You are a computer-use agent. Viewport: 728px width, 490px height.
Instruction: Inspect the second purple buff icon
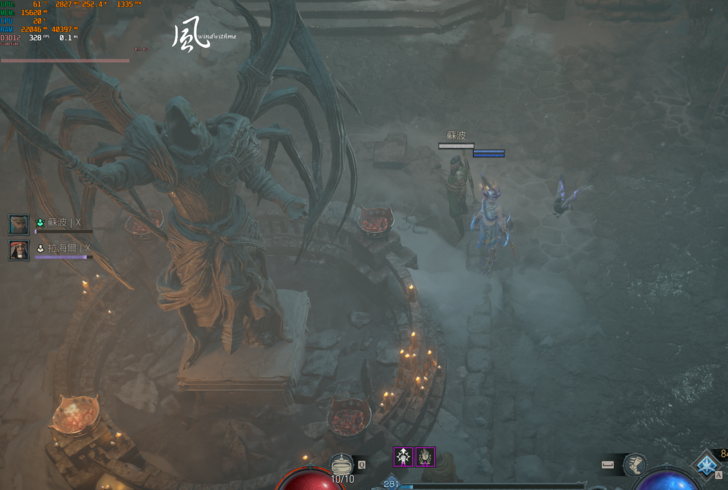click(x=425, y=457)
